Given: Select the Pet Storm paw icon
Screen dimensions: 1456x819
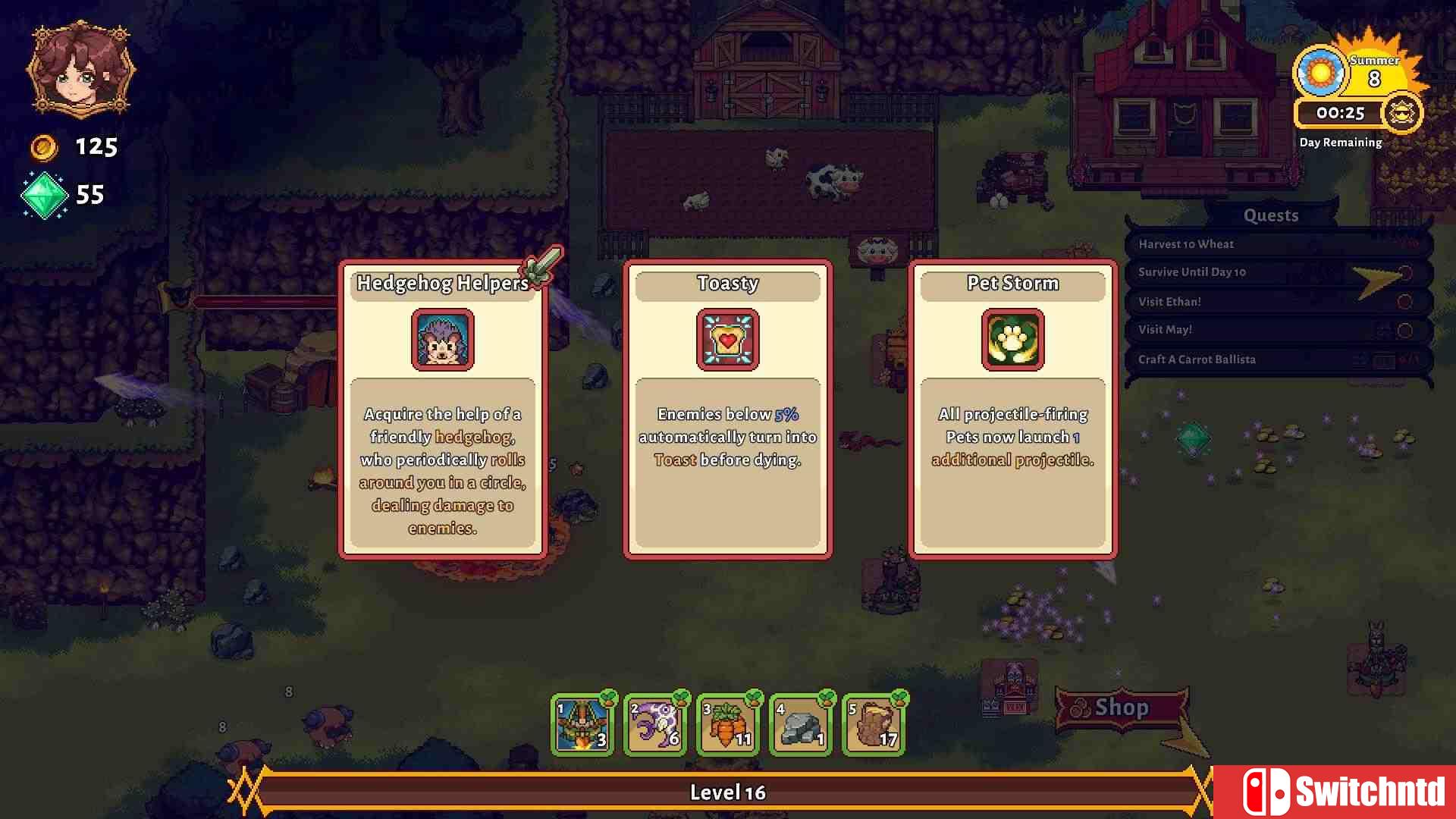Looking at the screenshot, I should click(x=1012, y=340).
